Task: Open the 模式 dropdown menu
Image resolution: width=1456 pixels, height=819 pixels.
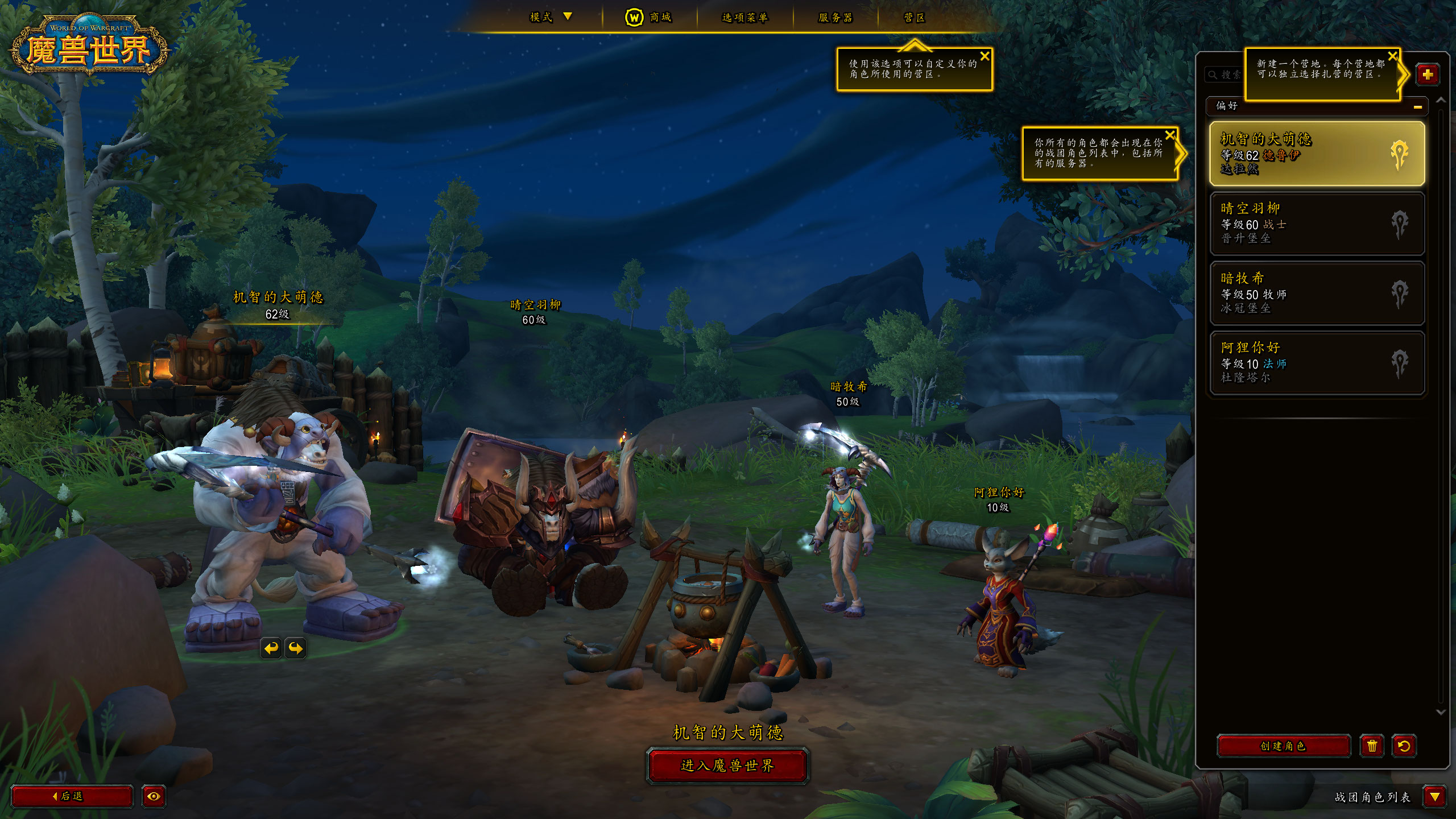Action: pyautogui.click(x=550, y=17)
